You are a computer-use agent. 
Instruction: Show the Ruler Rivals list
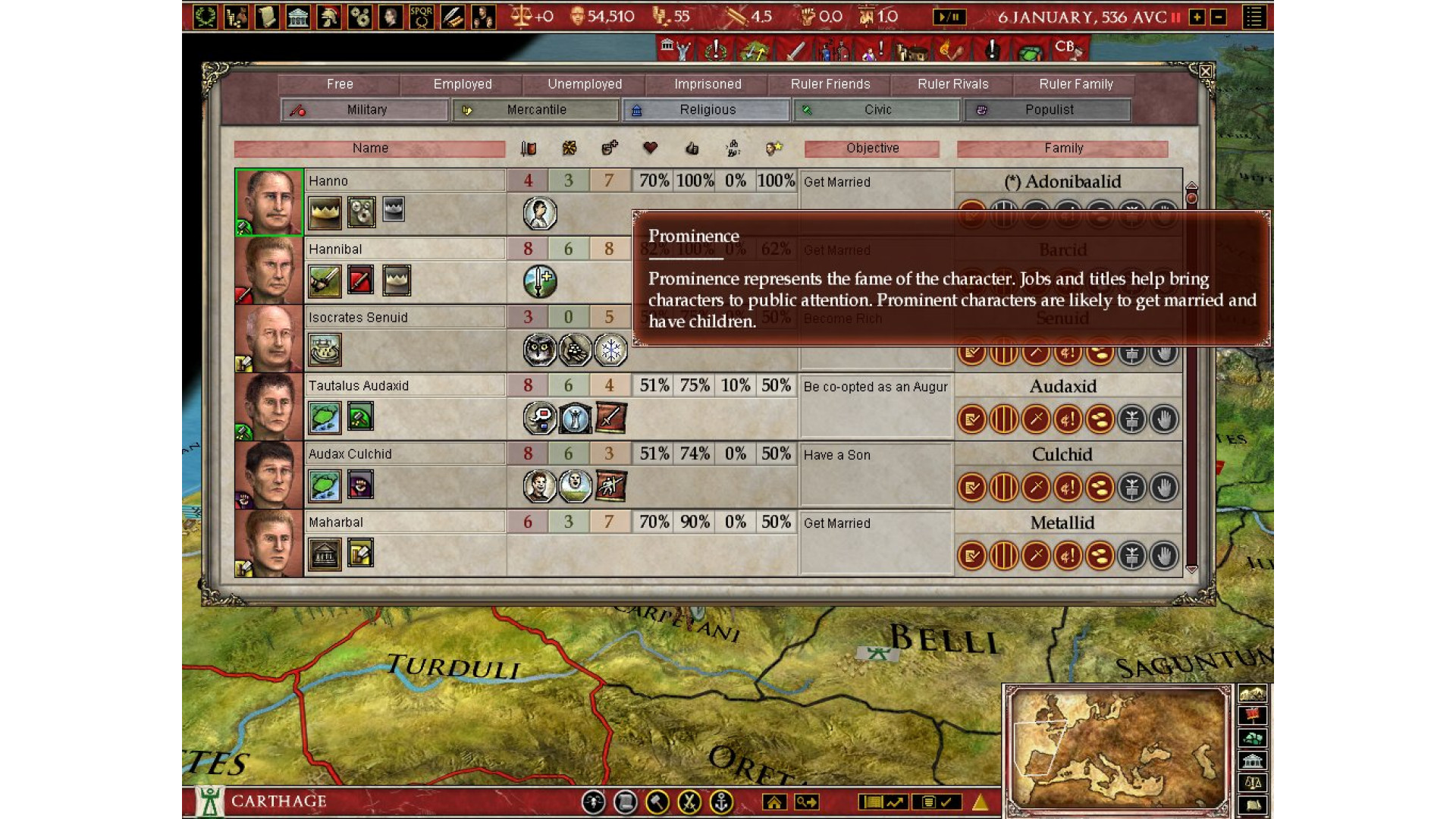pos(953,84)
